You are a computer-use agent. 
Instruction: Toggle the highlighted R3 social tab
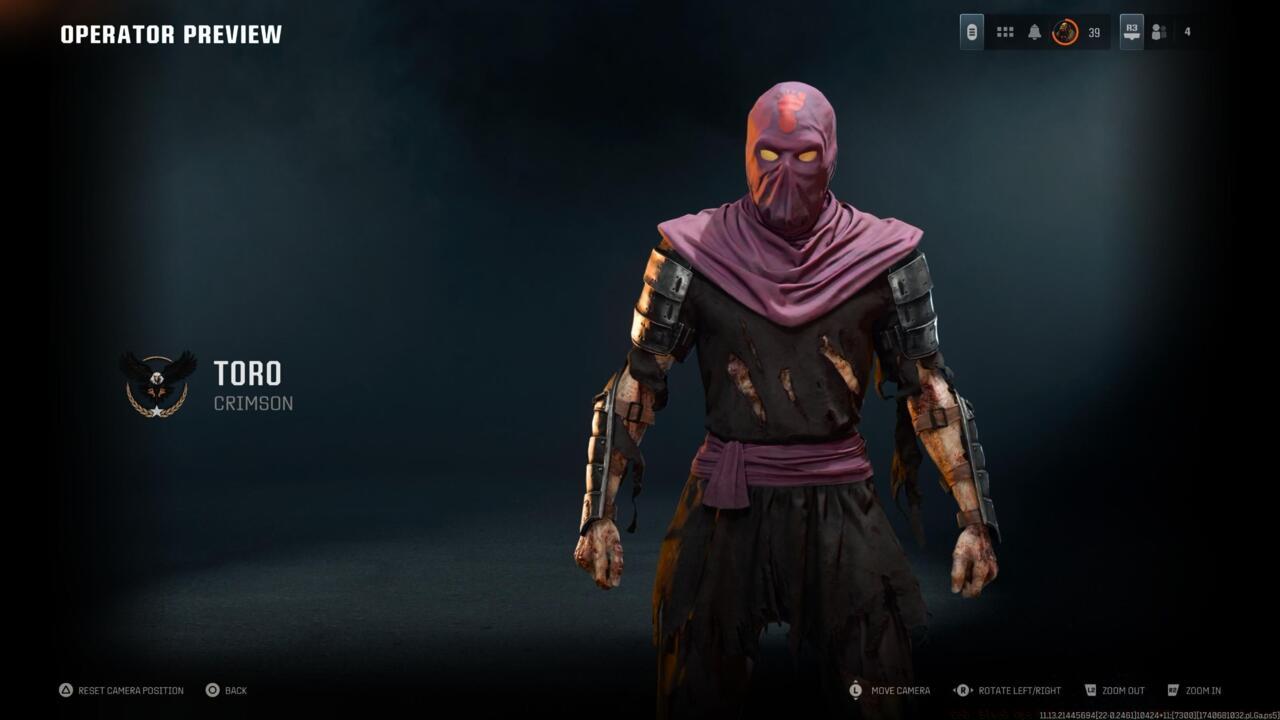tap(1131, 31)
